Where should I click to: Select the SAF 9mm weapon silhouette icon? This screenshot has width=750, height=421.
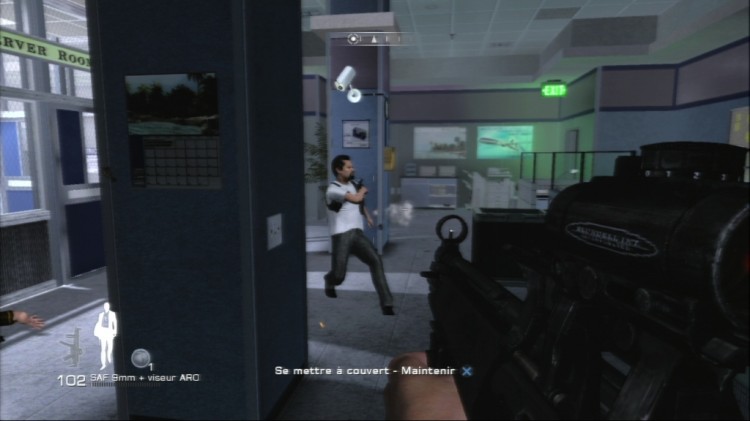pyautogui.click(x=73, y=348)
